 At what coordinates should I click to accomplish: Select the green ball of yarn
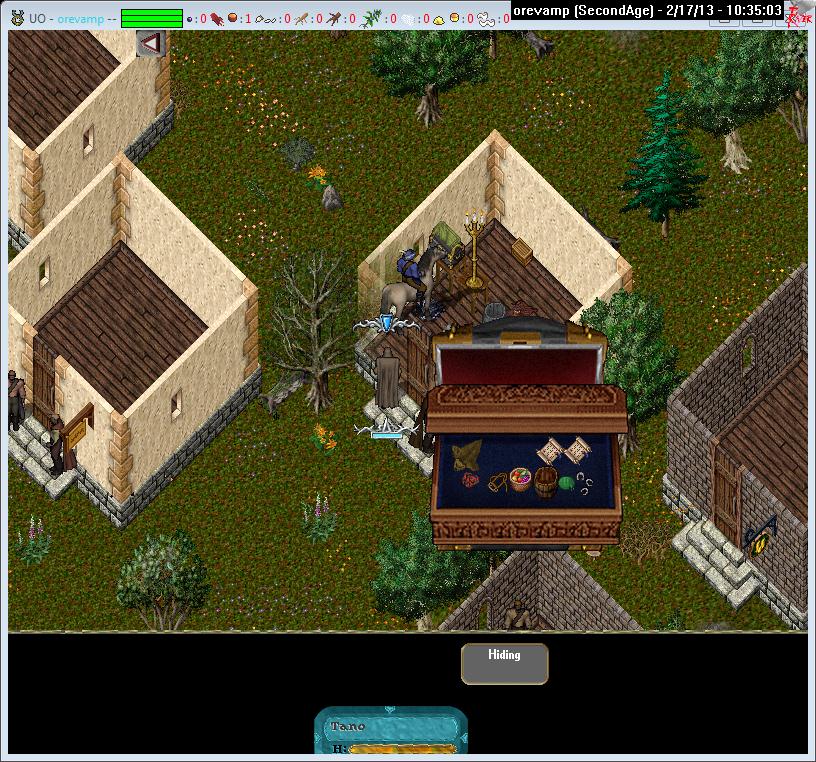568,483
